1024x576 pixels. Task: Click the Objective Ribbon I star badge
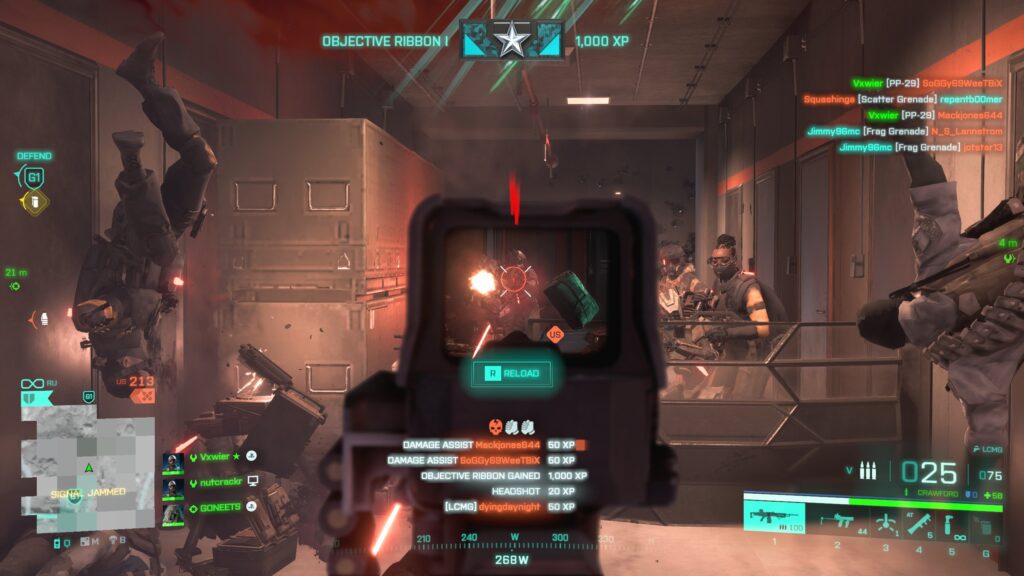512,41
